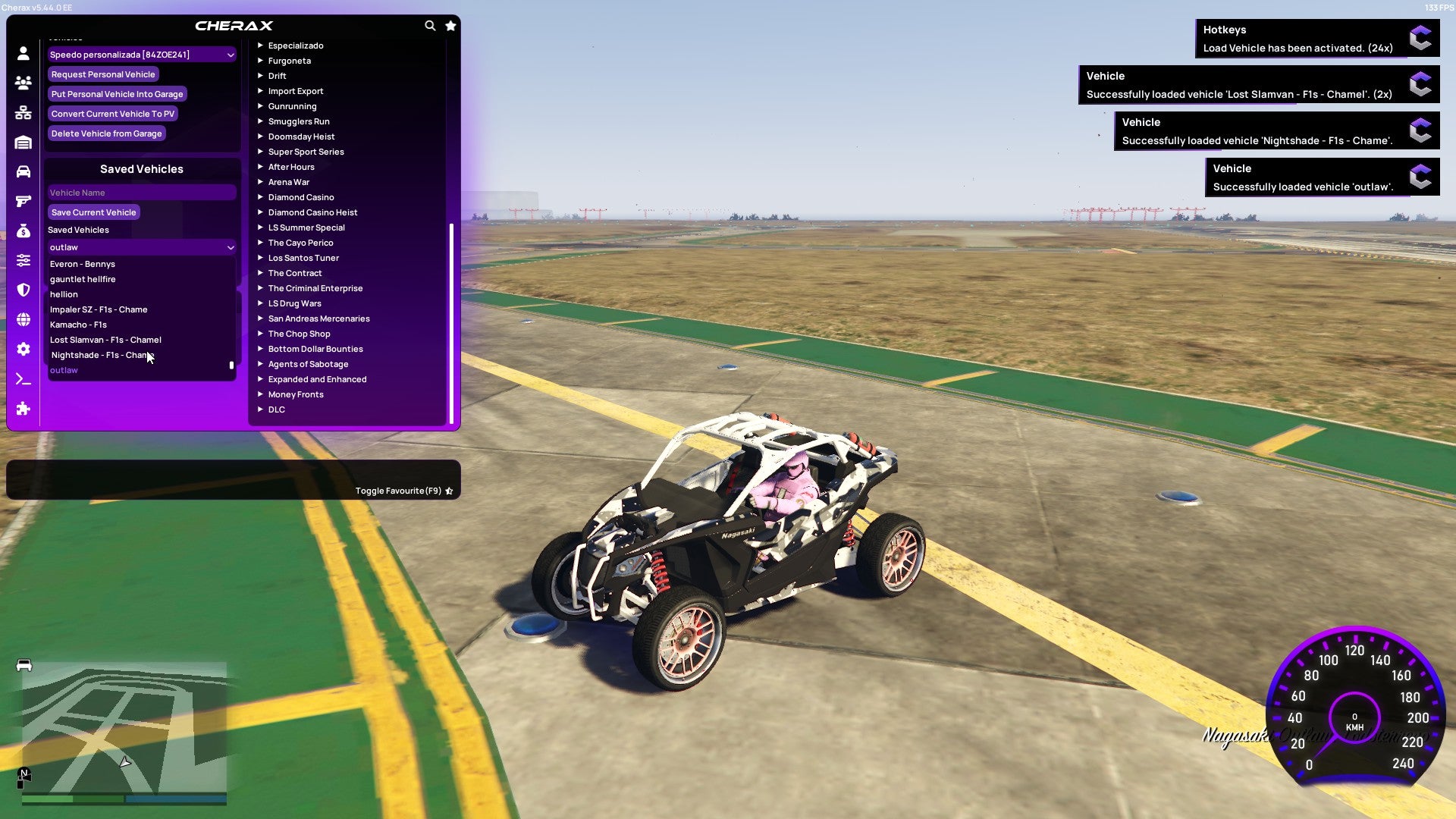Open the Online Players panel
The height and width of the screenshot is (819, 1456).
pyautogui.click(x=23, y=83)
